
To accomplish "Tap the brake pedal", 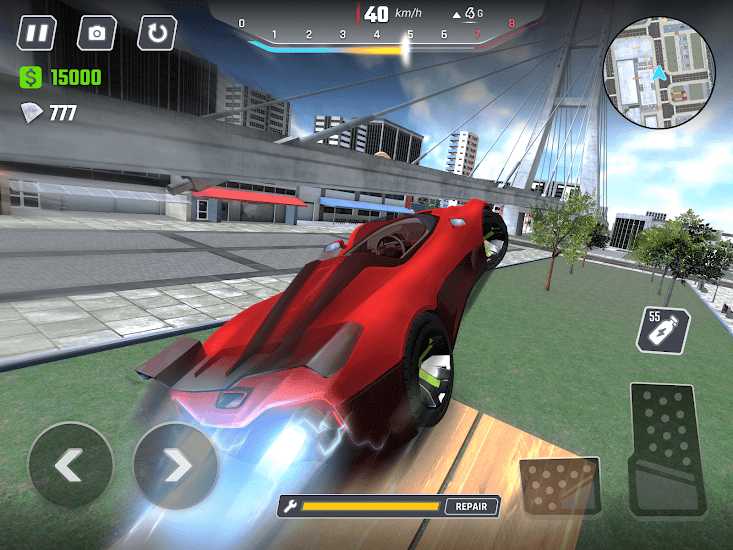I will coord(560,487).
